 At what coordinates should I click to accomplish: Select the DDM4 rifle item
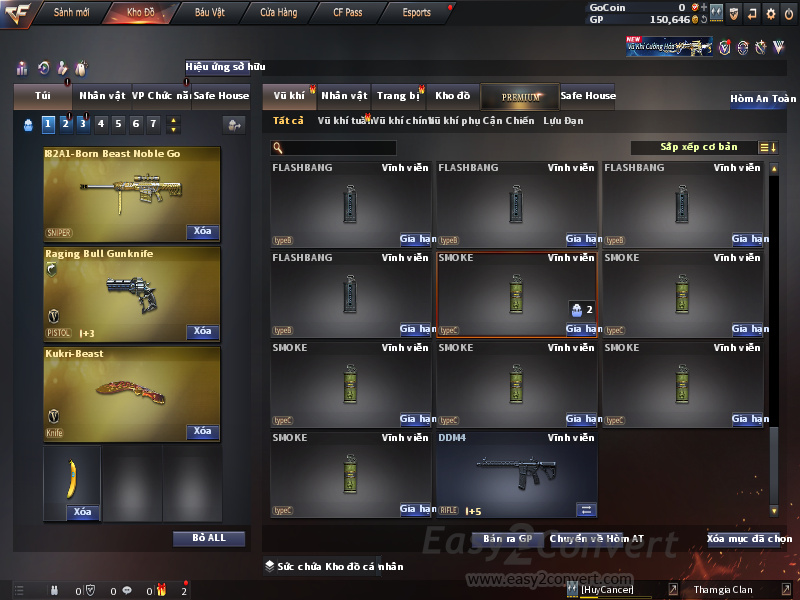coord(516,473)
